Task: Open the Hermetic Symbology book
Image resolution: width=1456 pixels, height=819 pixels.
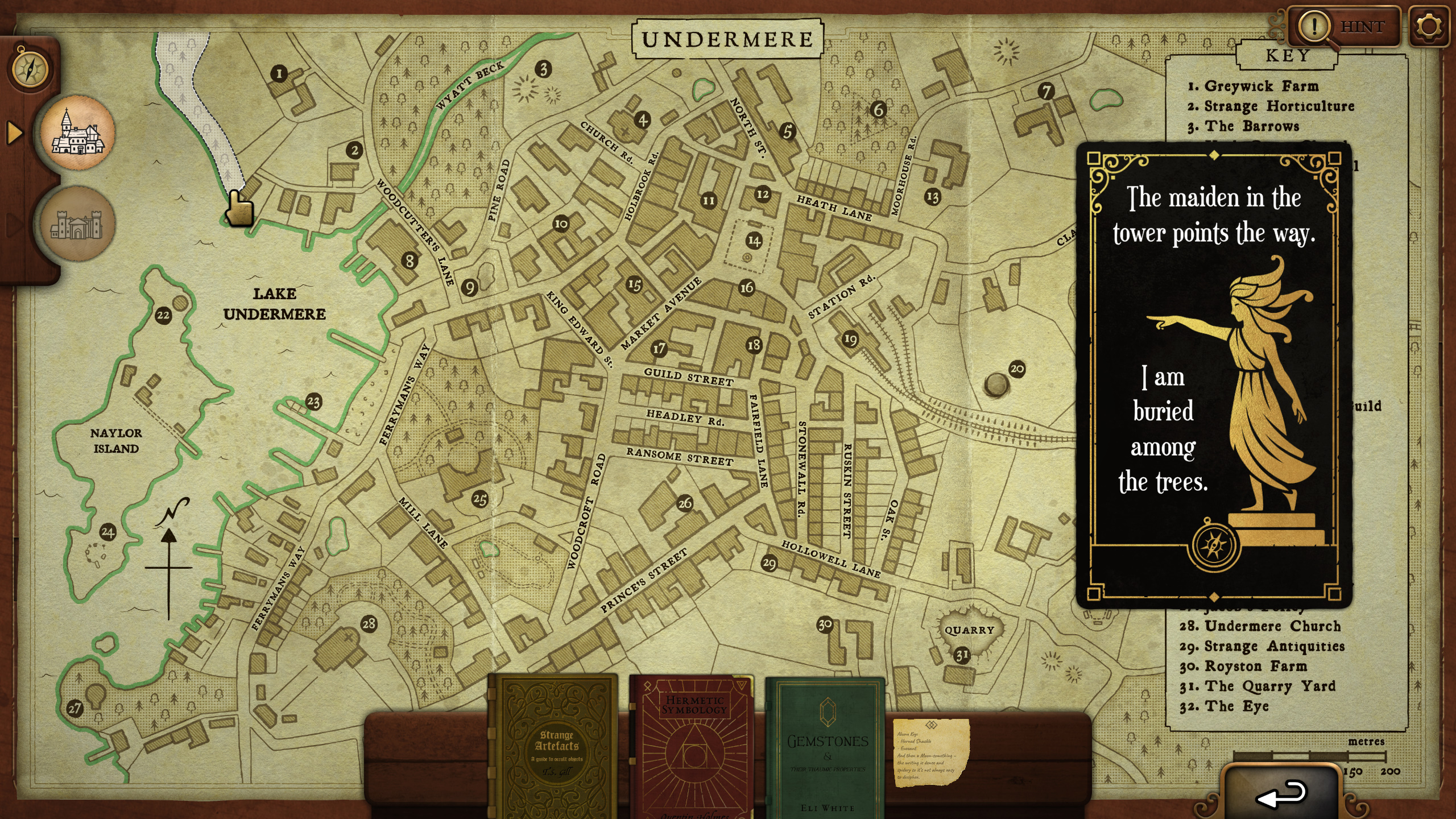Action: click(x=693, y=746)
